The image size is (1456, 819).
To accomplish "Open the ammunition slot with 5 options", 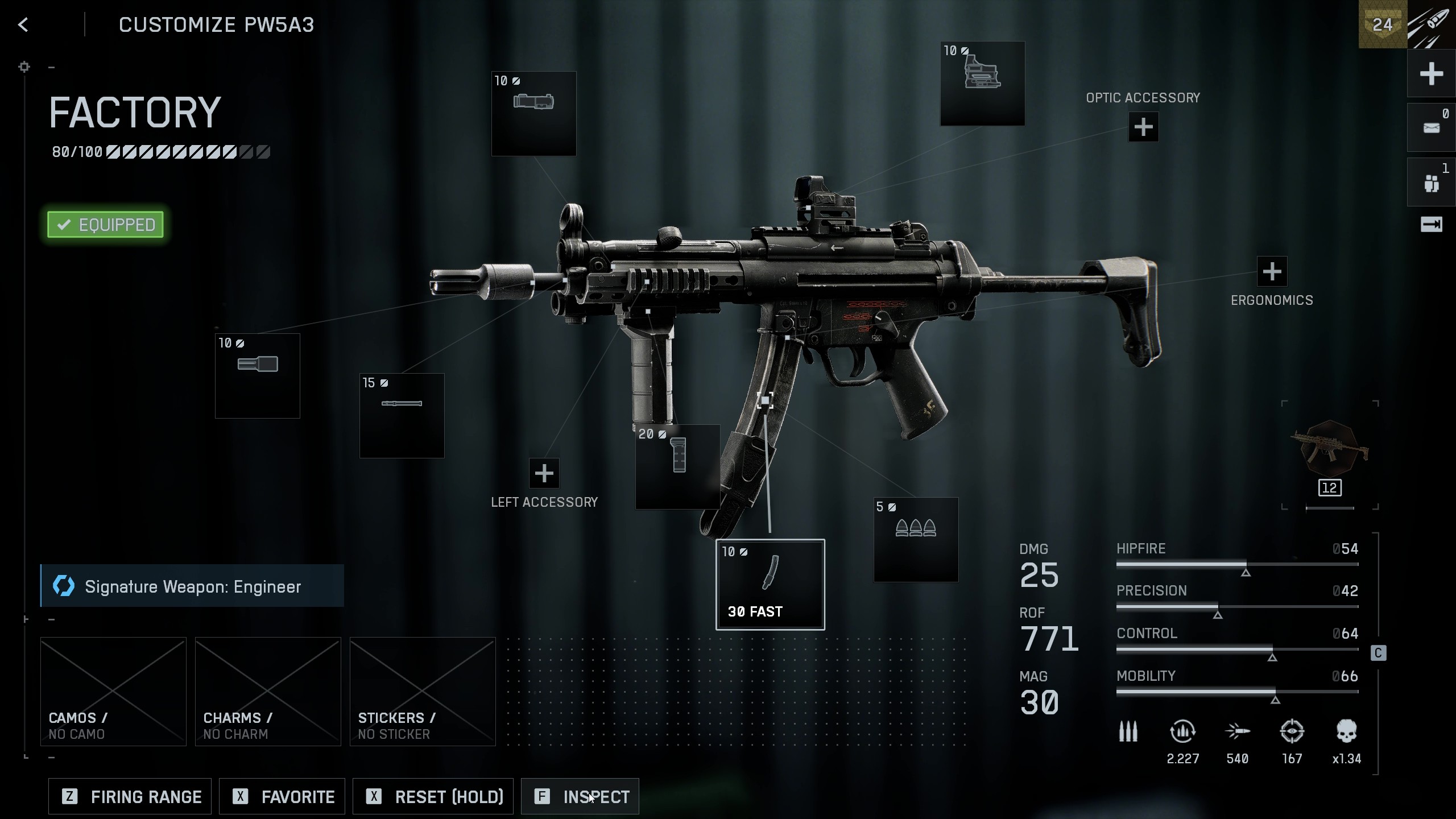I will pyautogui.click(x=916, y=540).
